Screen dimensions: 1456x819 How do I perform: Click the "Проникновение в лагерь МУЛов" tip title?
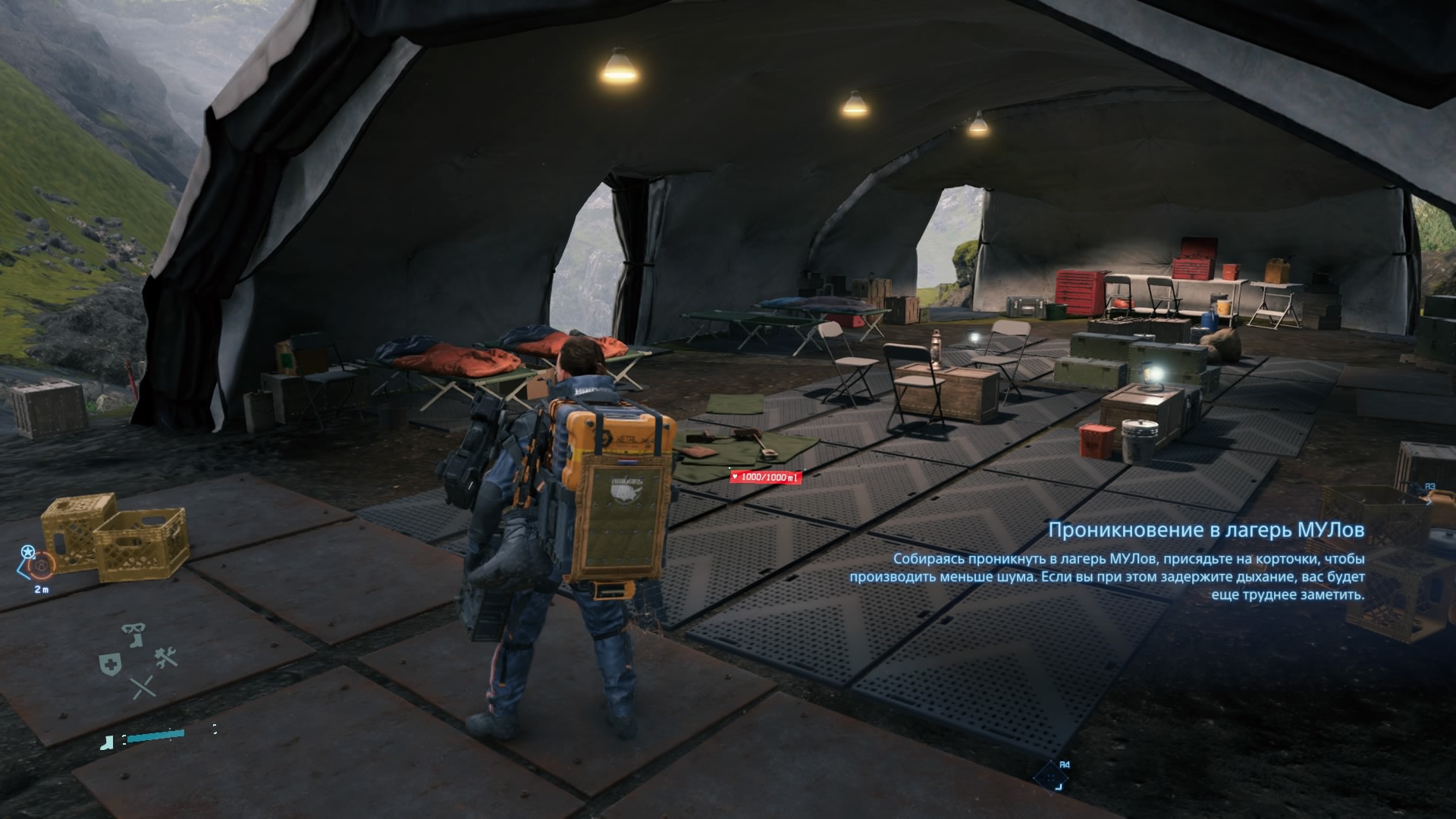[x=1206, y=530]
